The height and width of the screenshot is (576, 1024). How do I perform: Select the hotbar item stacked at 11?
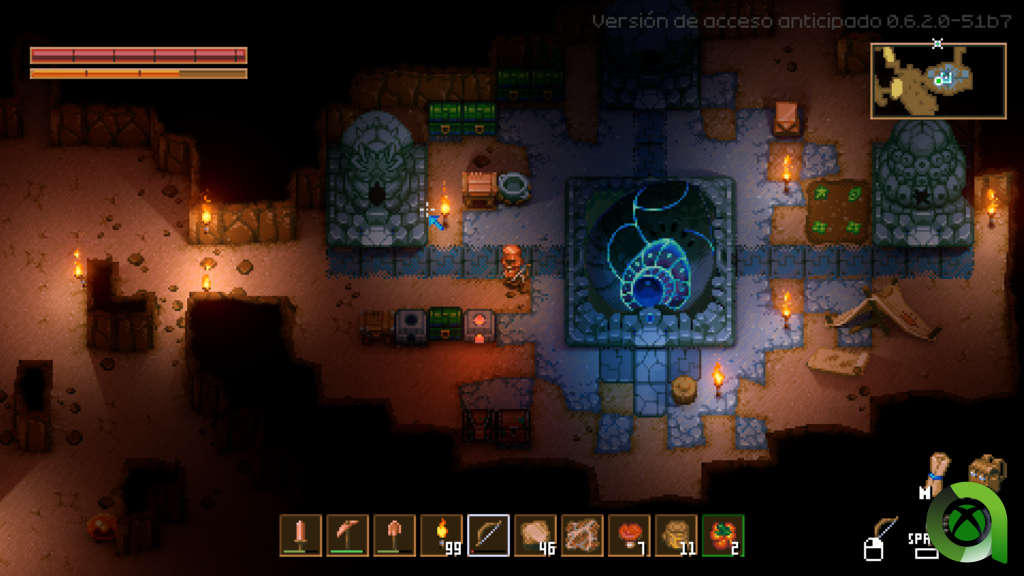coord(676,535)
